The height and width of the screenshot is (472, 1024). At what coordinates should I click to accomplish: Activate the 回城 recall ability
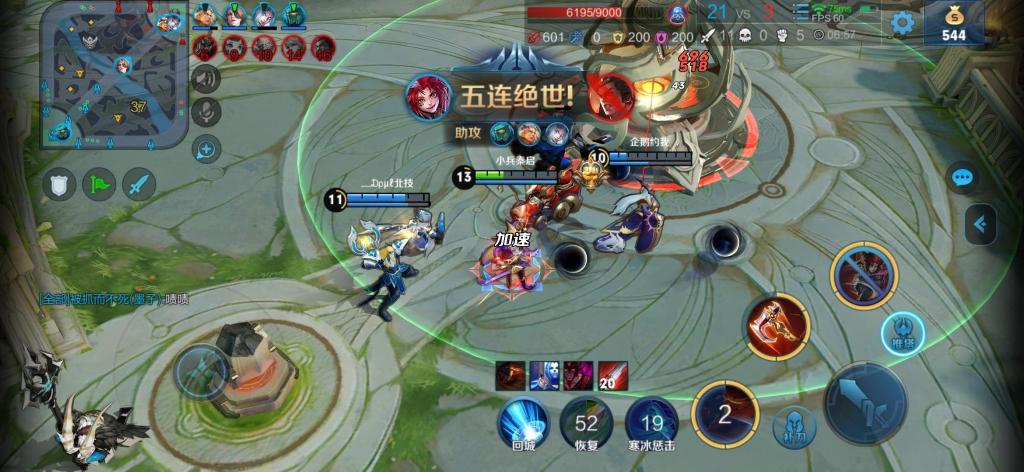[524, 421]
